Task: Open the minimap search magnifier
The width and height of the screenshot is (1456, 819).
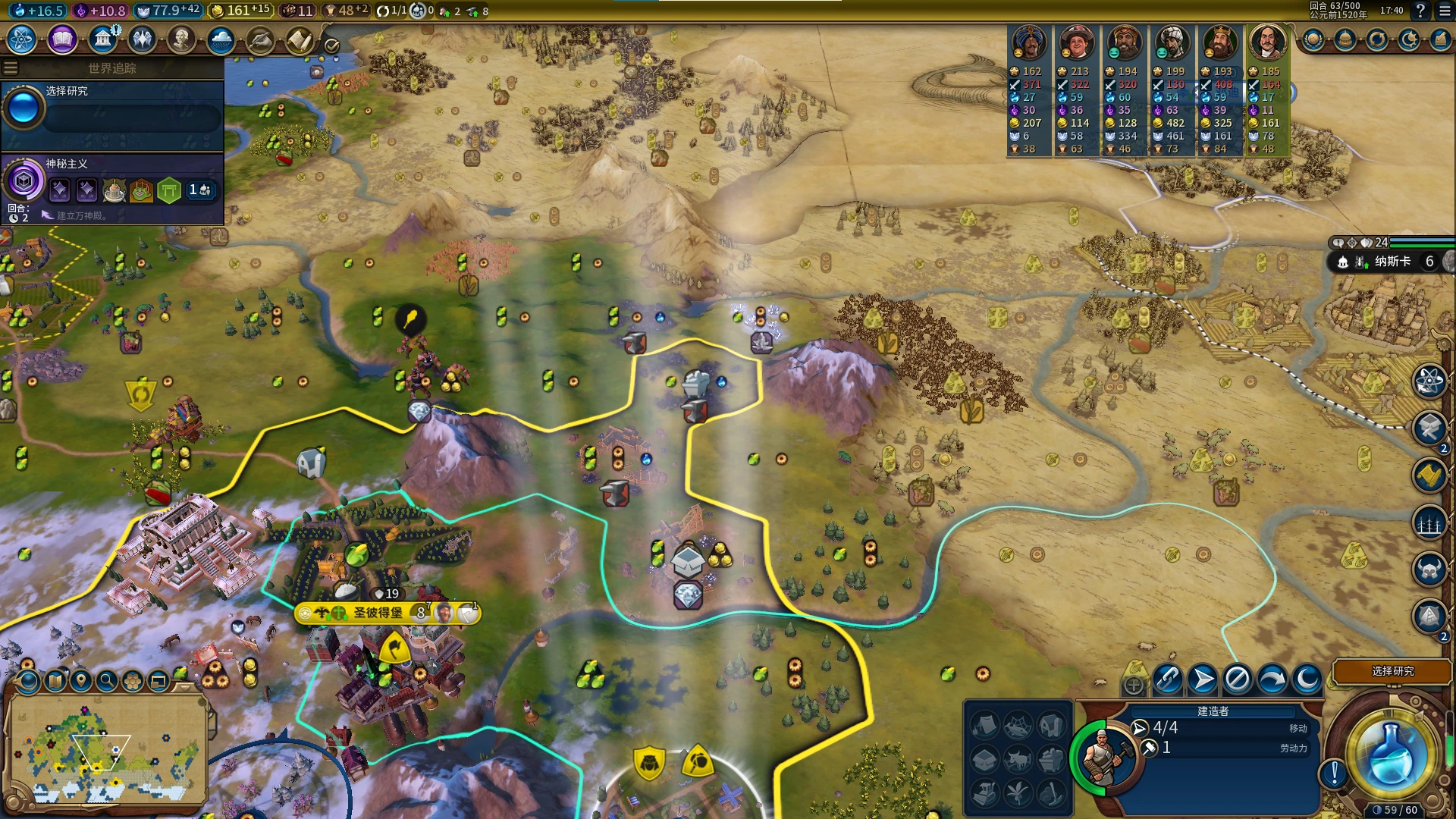Action: 107,680
